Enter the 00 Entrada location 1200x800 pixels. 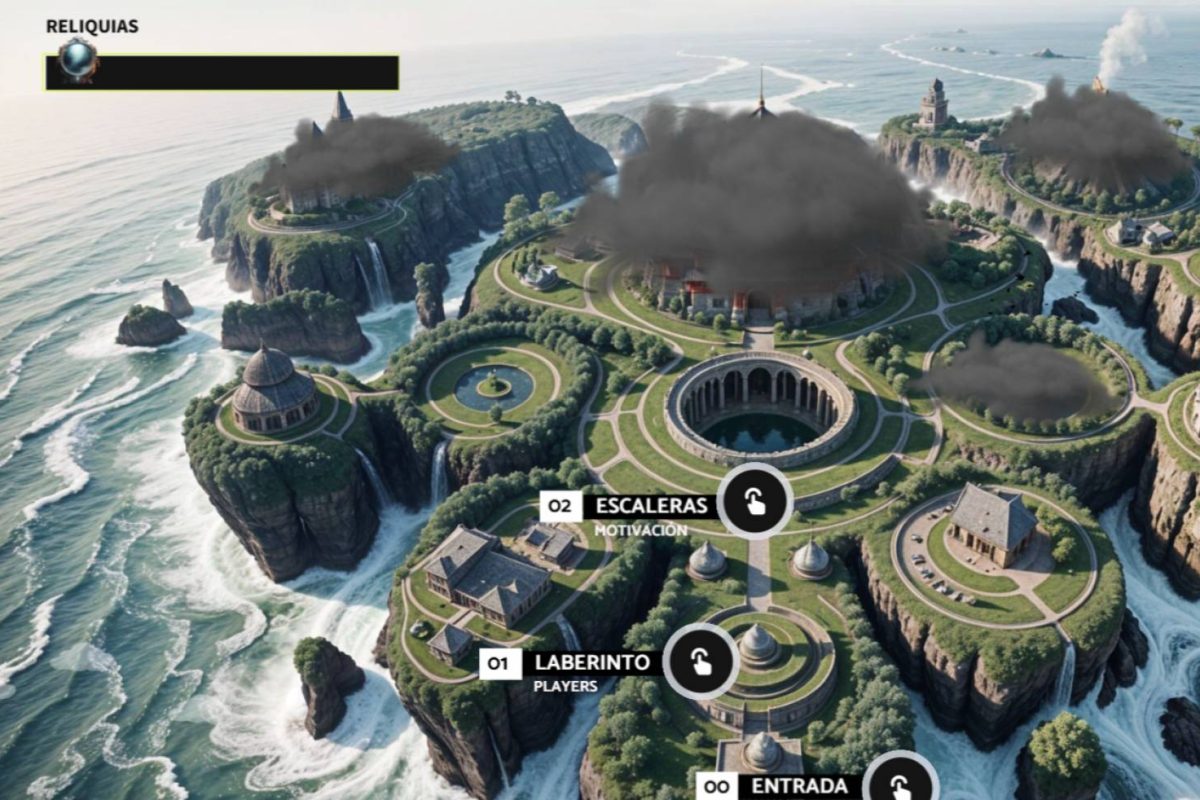point(899,784)
